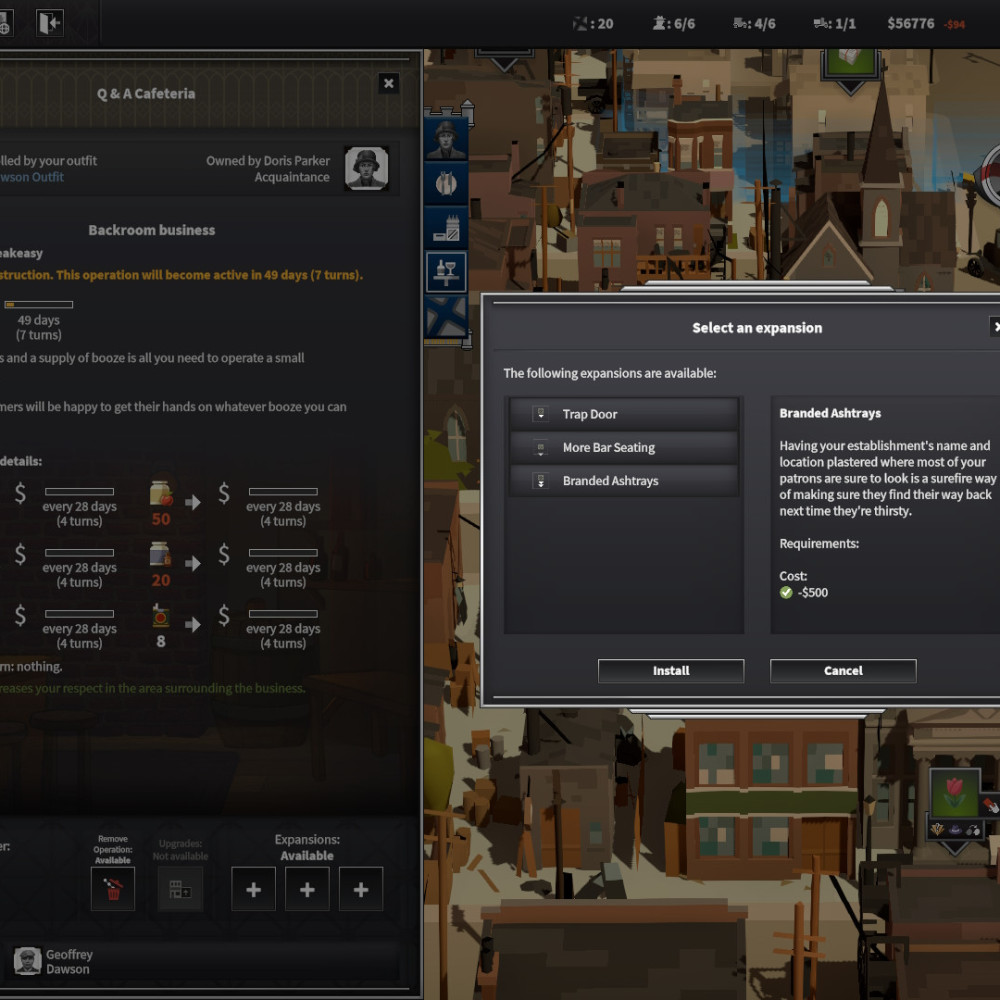Select the Trap Door expansion
The image size is (1000, 1000).
click(x=623, y=414)
